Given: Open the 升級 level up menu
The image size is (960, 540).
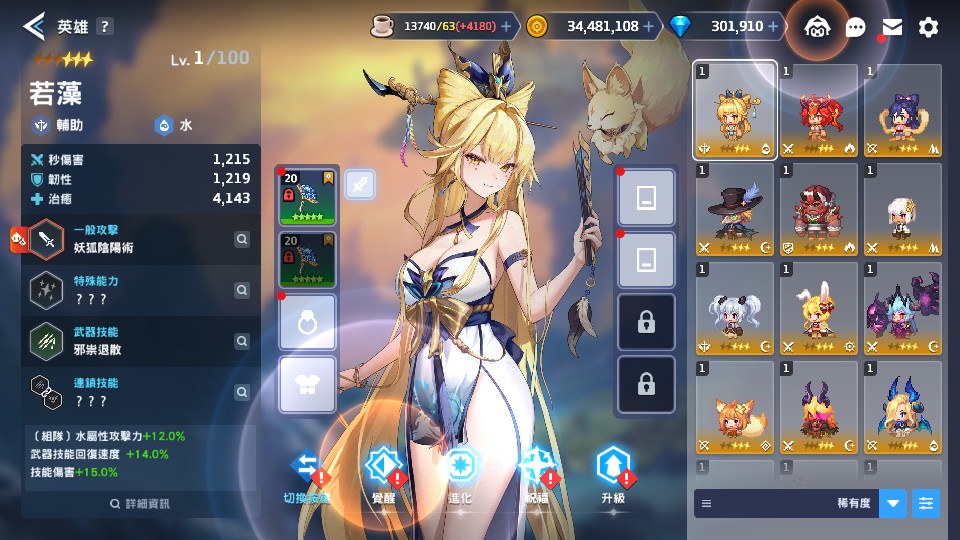Looking at the screenshot, I should 613,473.
